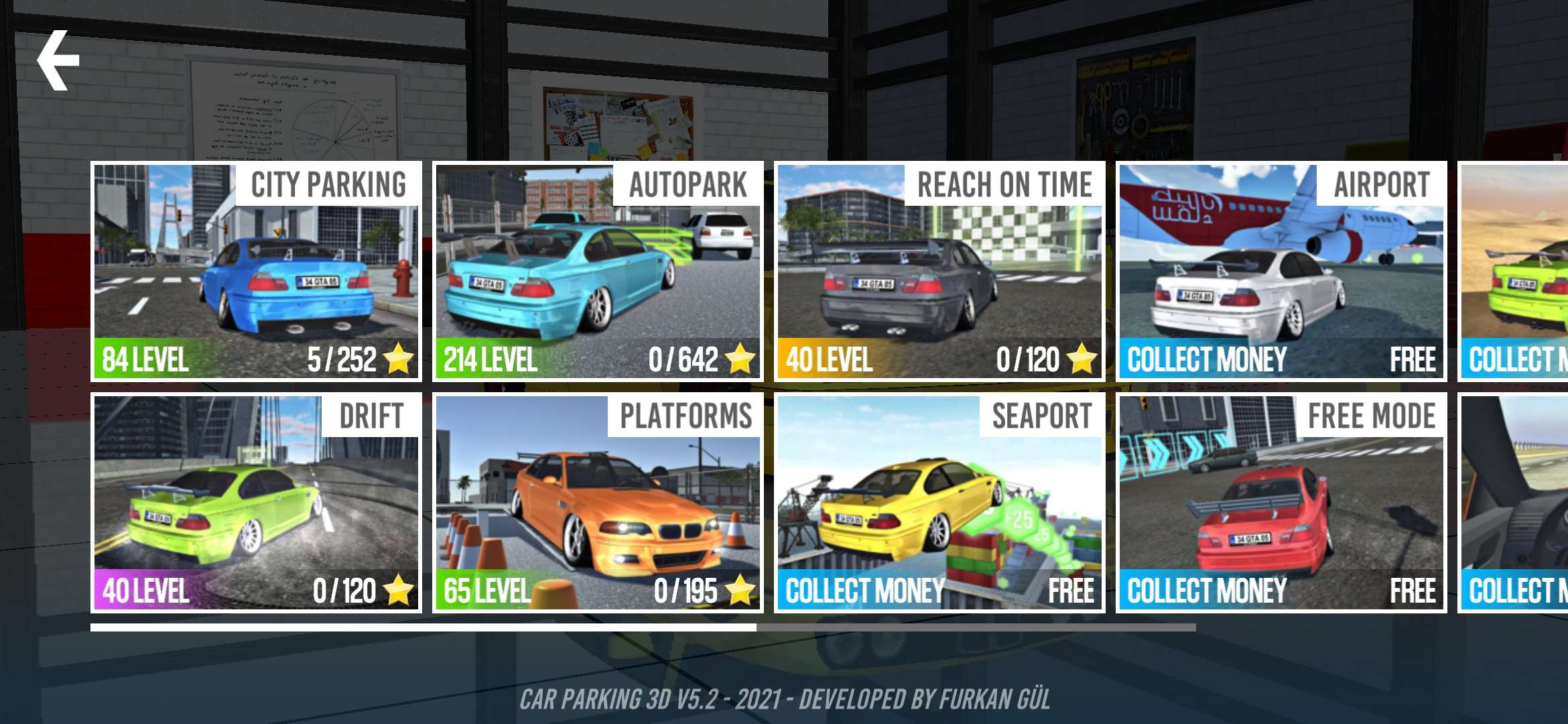The image size is (1568, 724).
Task: Enter the Airport free mode
Action: pyautogui.click(x=1281, y=271)
